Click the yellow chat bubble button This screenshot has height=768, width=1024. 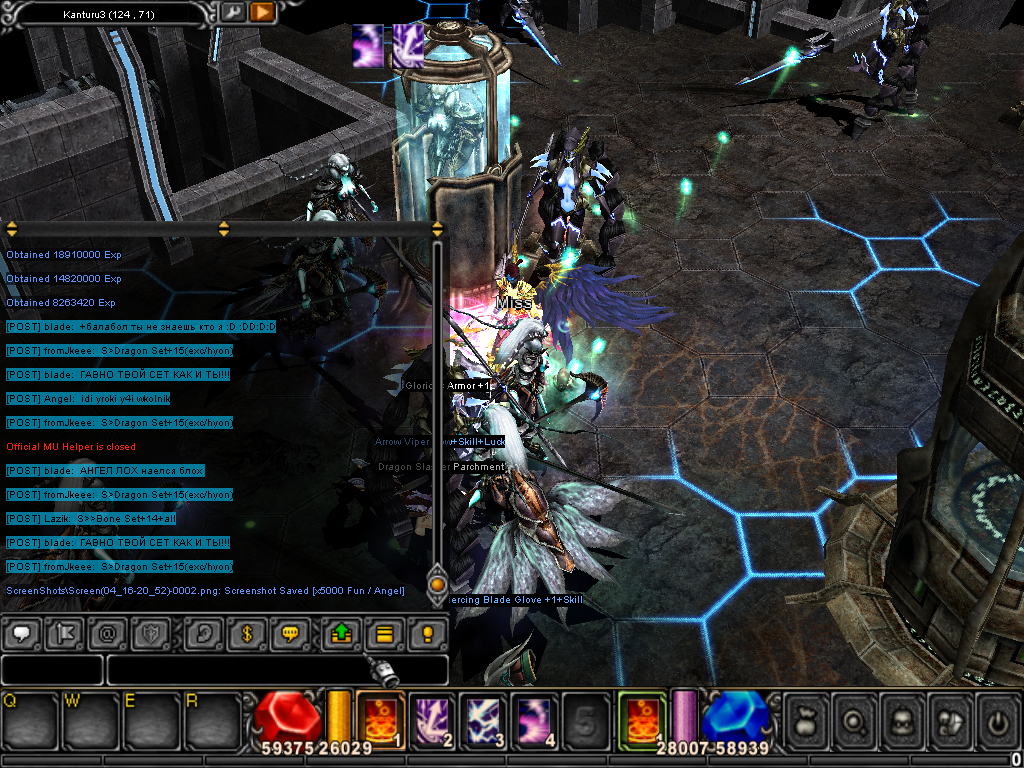tap(290, 633)
